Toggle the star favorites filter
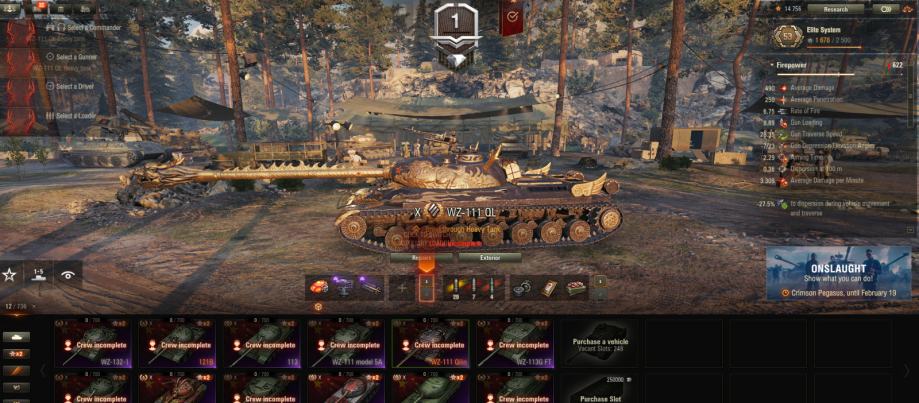Viewport: 919px width, 403px height. [9, 274]
